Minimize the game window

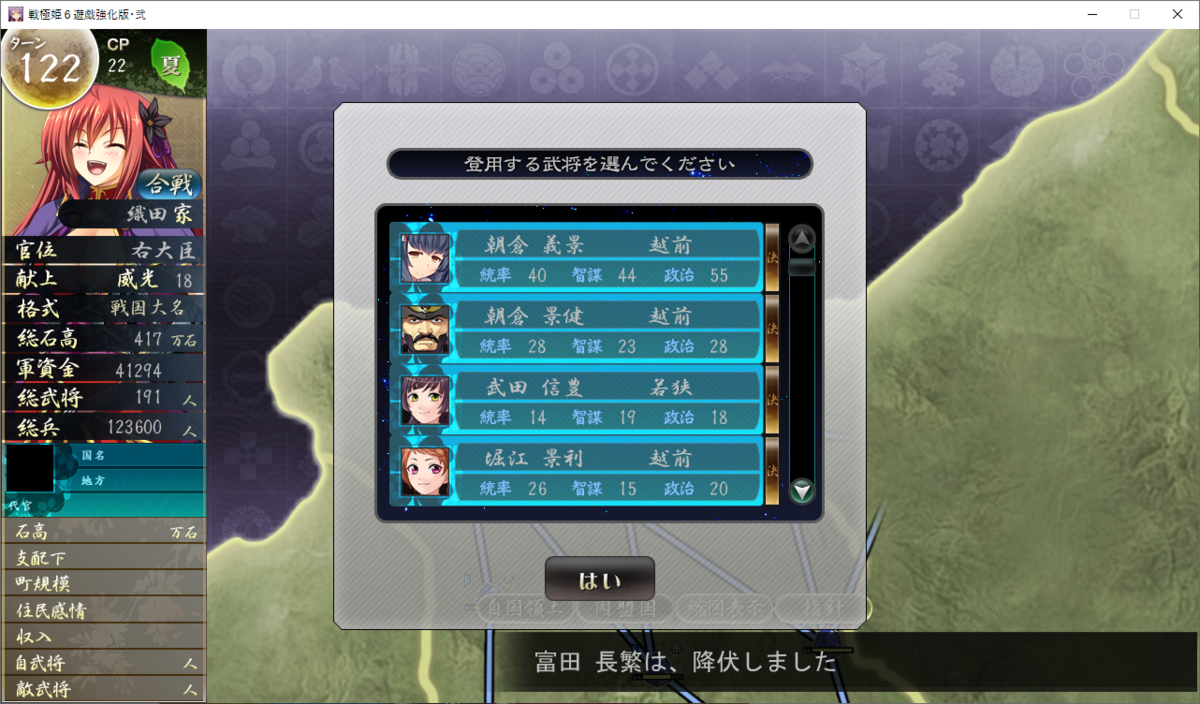(1086, 14)
